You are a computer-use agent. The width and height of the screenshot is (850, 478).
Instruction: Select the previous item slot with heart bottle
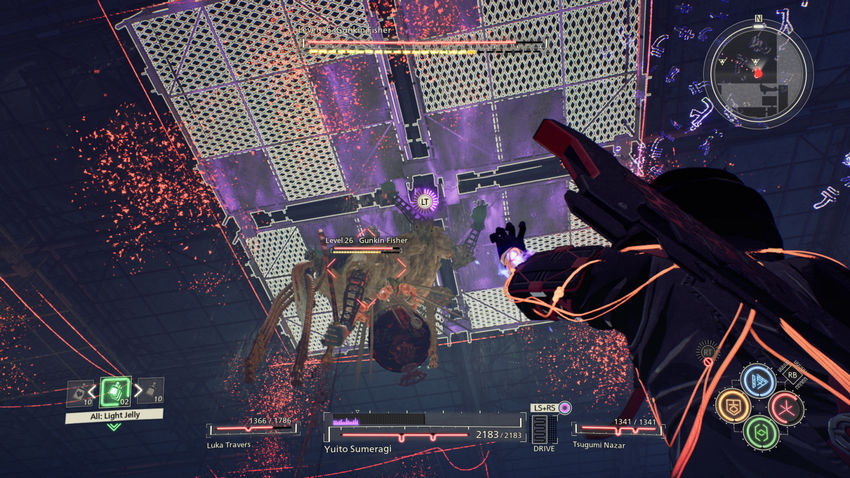[x=80, y=393]
